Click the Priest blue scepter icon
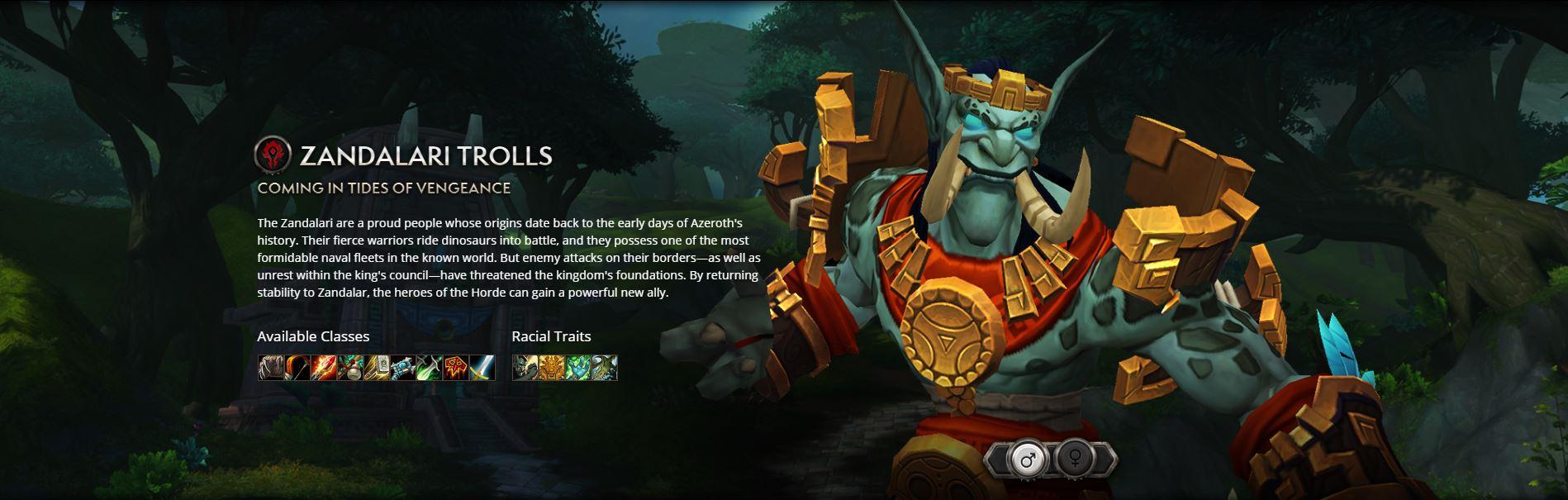Image resolution: width=1568 pixels, height=500 pixels. [x=402, y=368]
